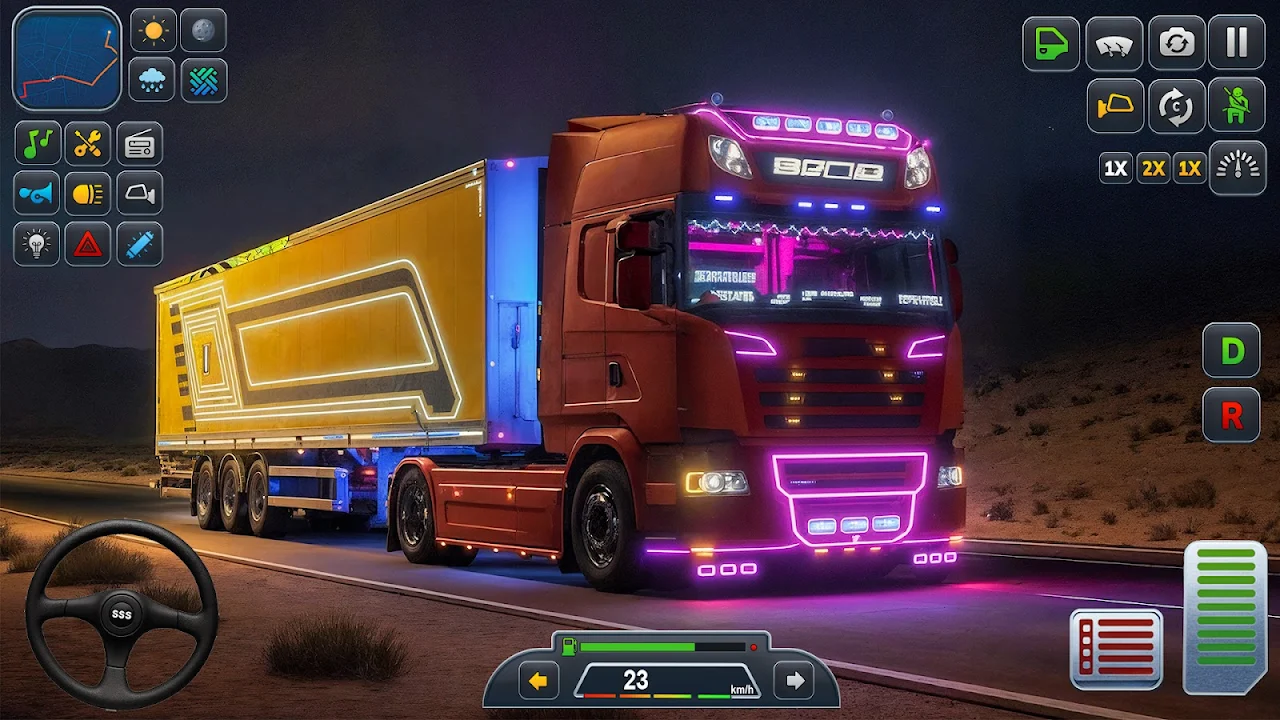The height and width of the screenshot is (720, 1280).
Task: Toggle the green music notes button
Action: [37, 144]
